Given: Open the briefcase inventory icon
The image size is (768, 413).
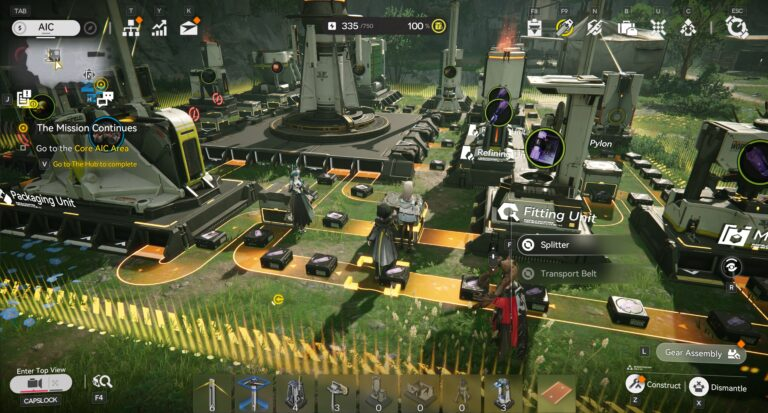Looking at the screenshot, I should (x=627, y=28).
